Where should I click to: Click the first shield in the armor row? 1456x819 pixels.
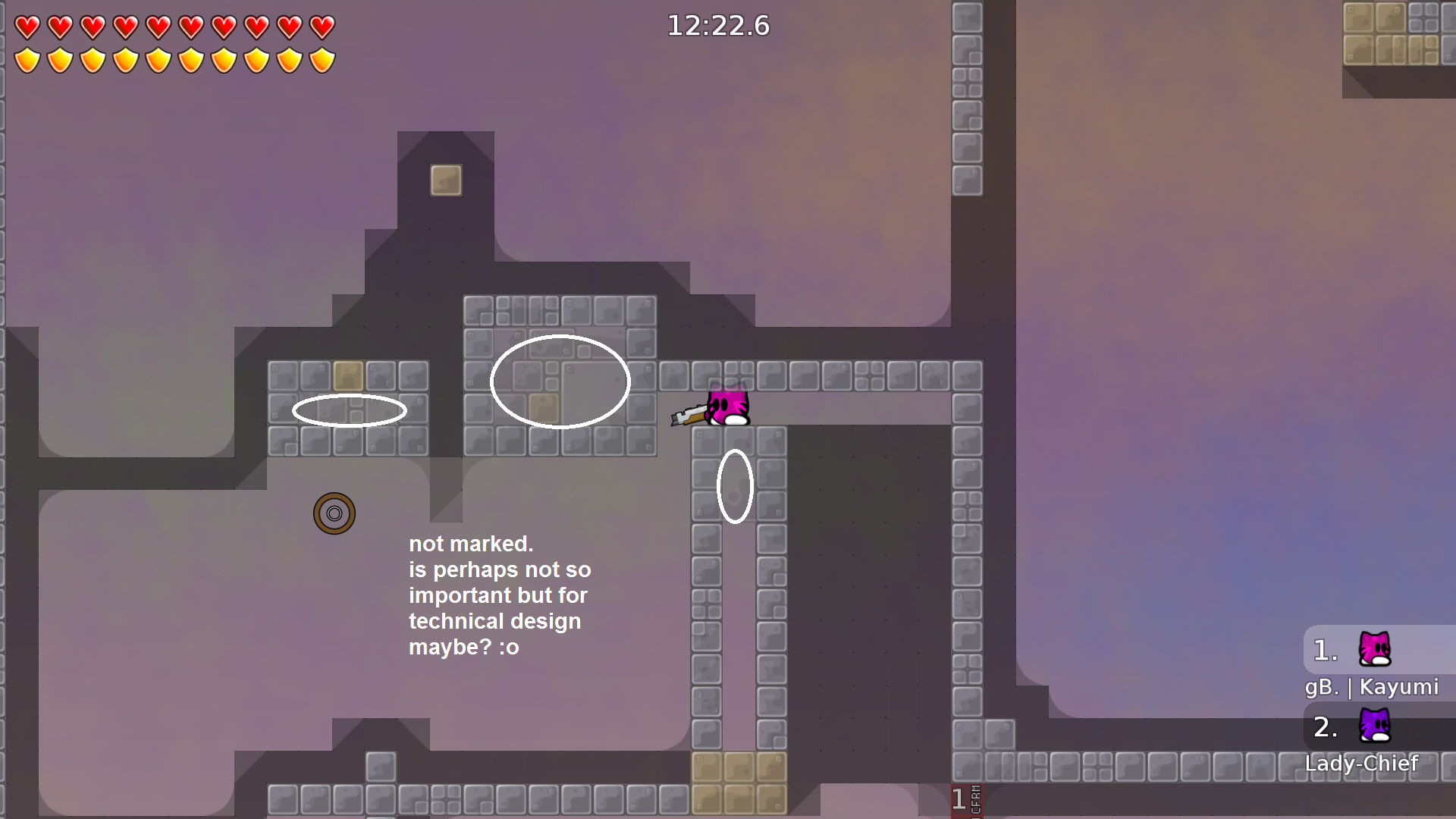coord(27,60)
